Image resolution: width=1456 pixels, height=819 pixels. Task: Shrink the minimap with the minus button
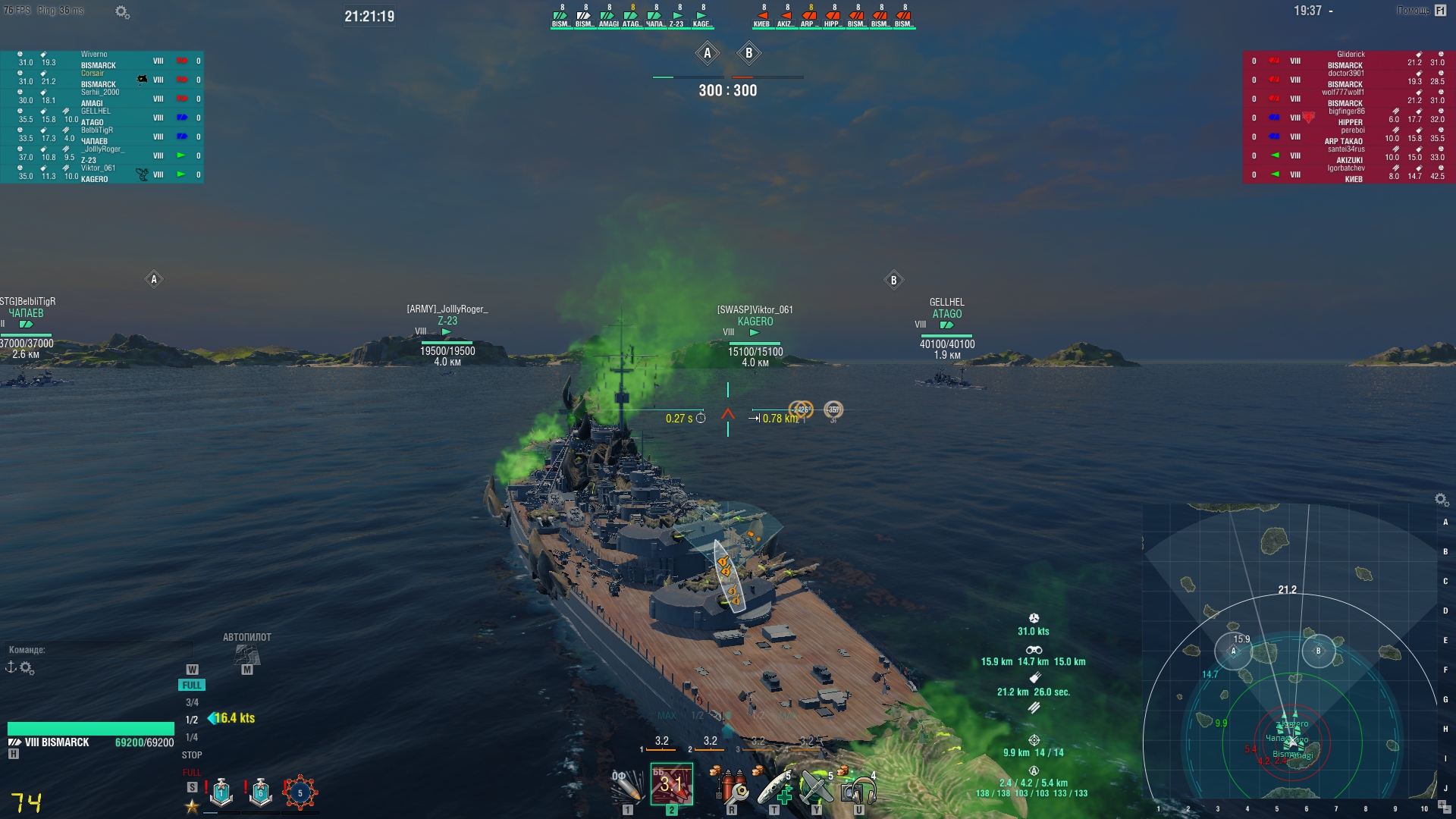[1447, 810]
